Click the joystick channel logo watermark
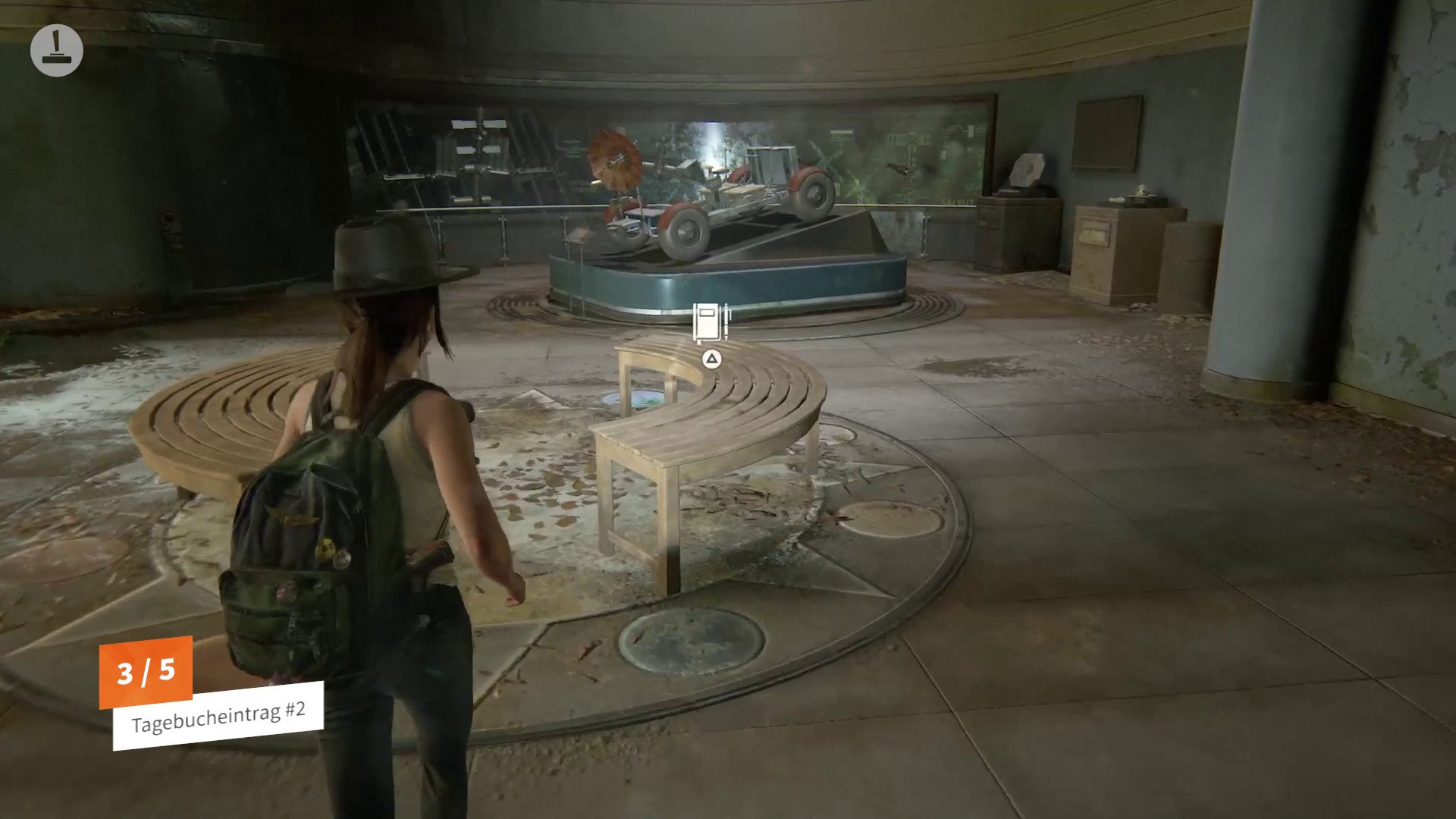This screenshot has width=1456, height=819. point(57,50)
